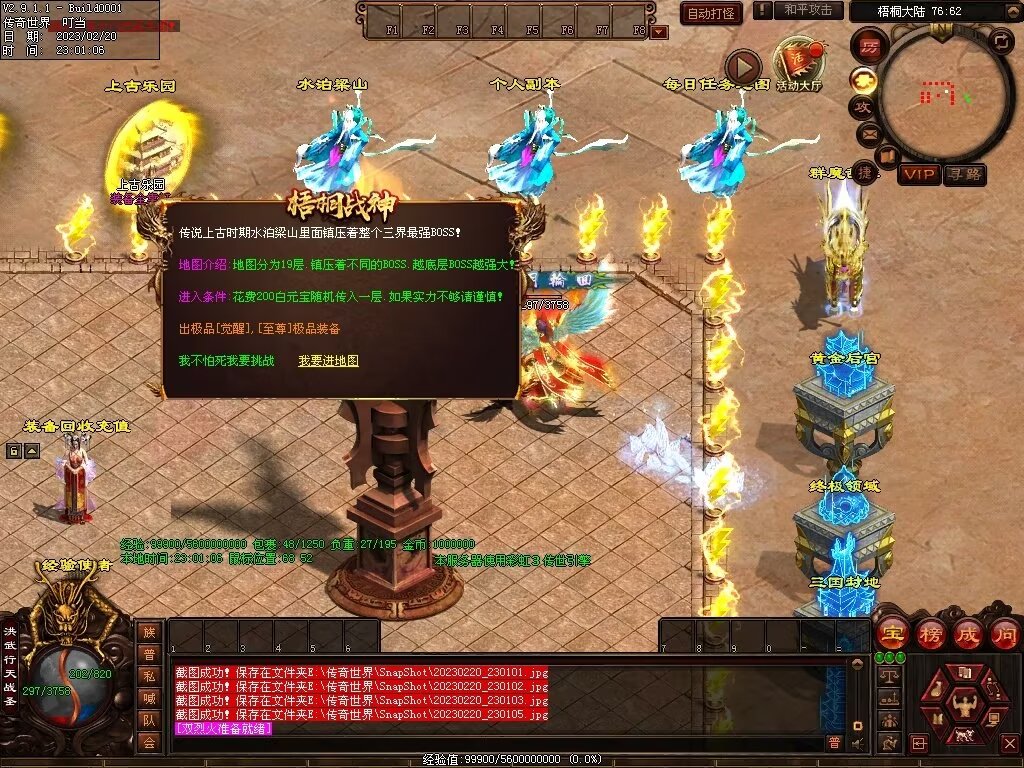Open the 成 achievements button
This screenshot has width=1024, height=768.
click(967, 633)
